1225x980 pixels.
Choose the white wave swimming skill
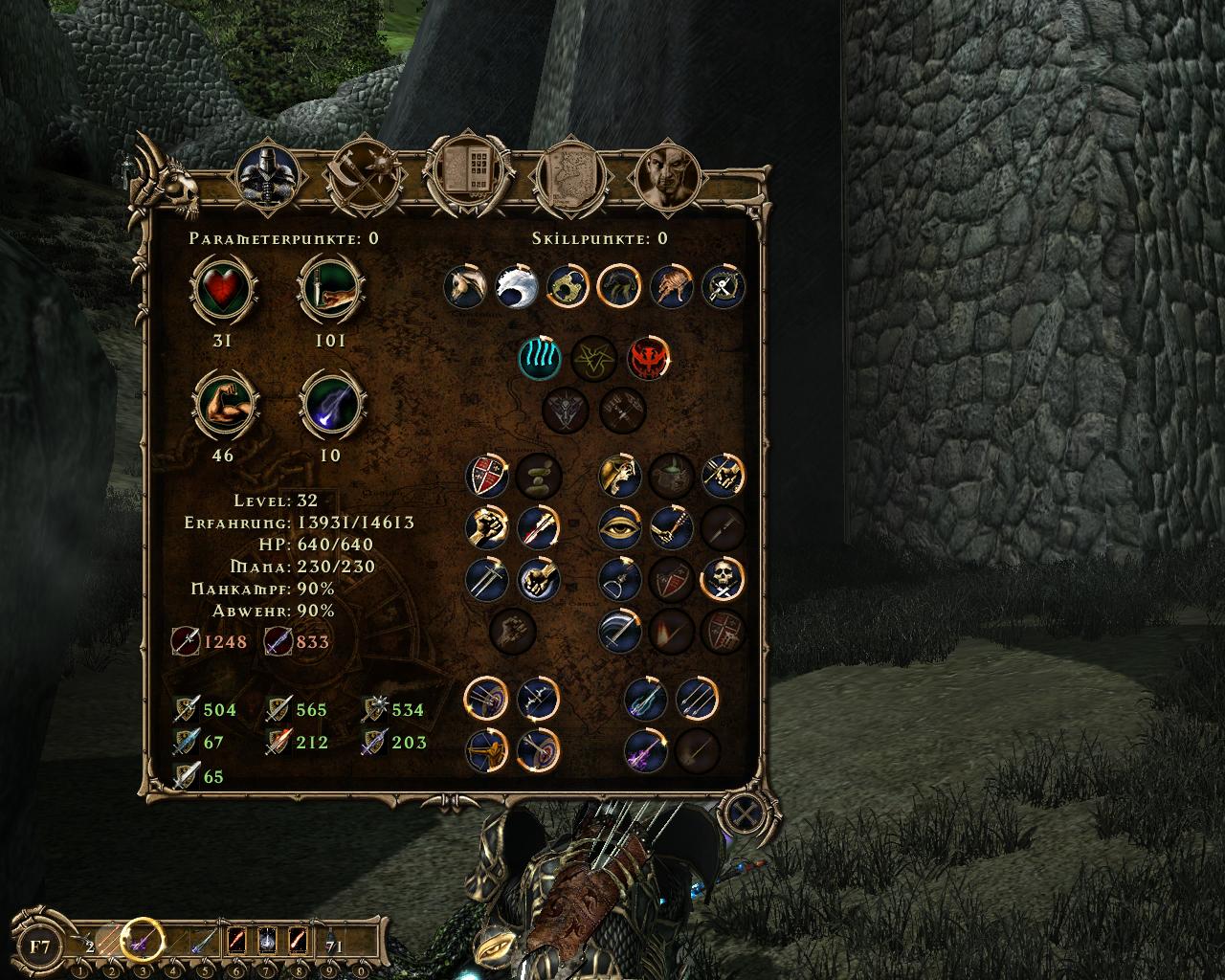click(517, 286)
